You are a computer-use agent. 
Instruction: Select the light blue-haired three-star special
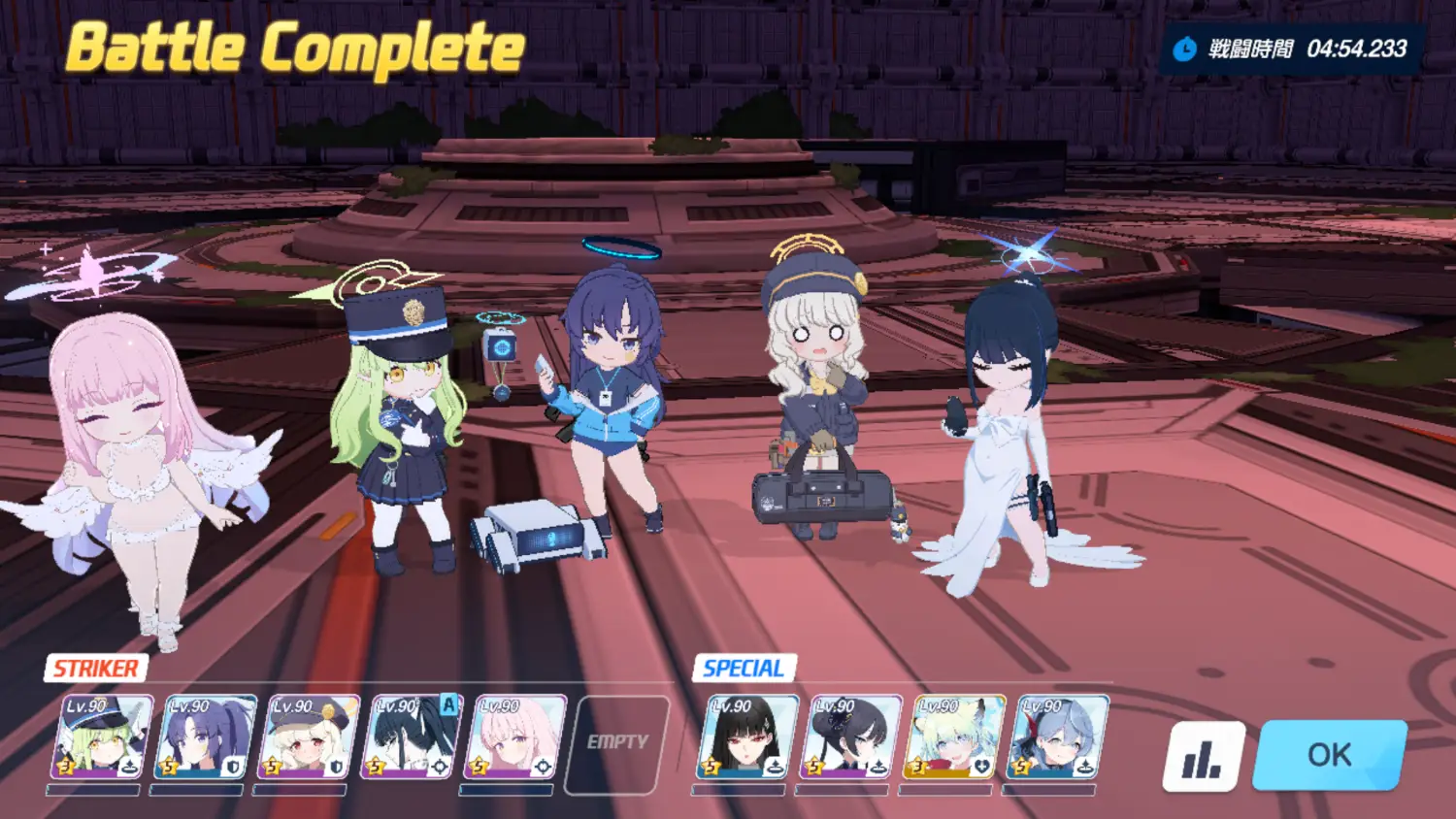(953, 737)
